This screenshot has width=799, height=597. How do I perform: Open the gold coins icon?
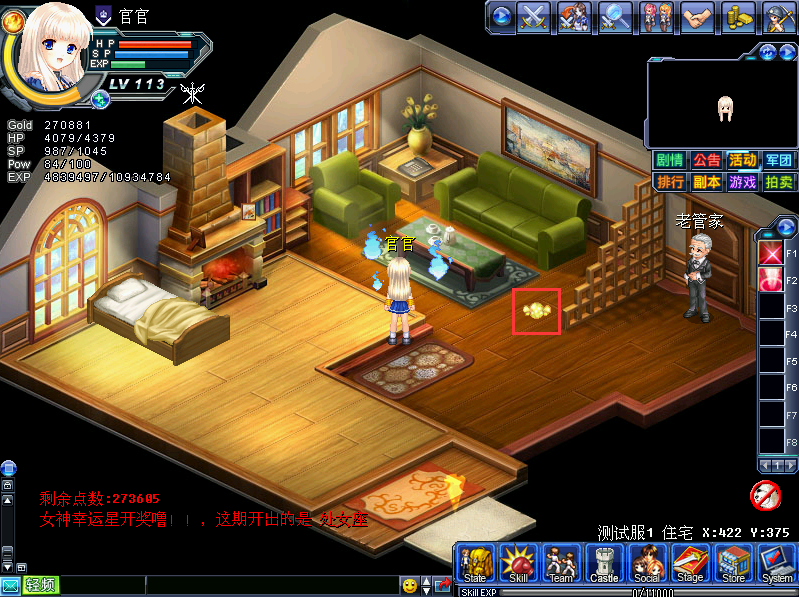[738, 16]
